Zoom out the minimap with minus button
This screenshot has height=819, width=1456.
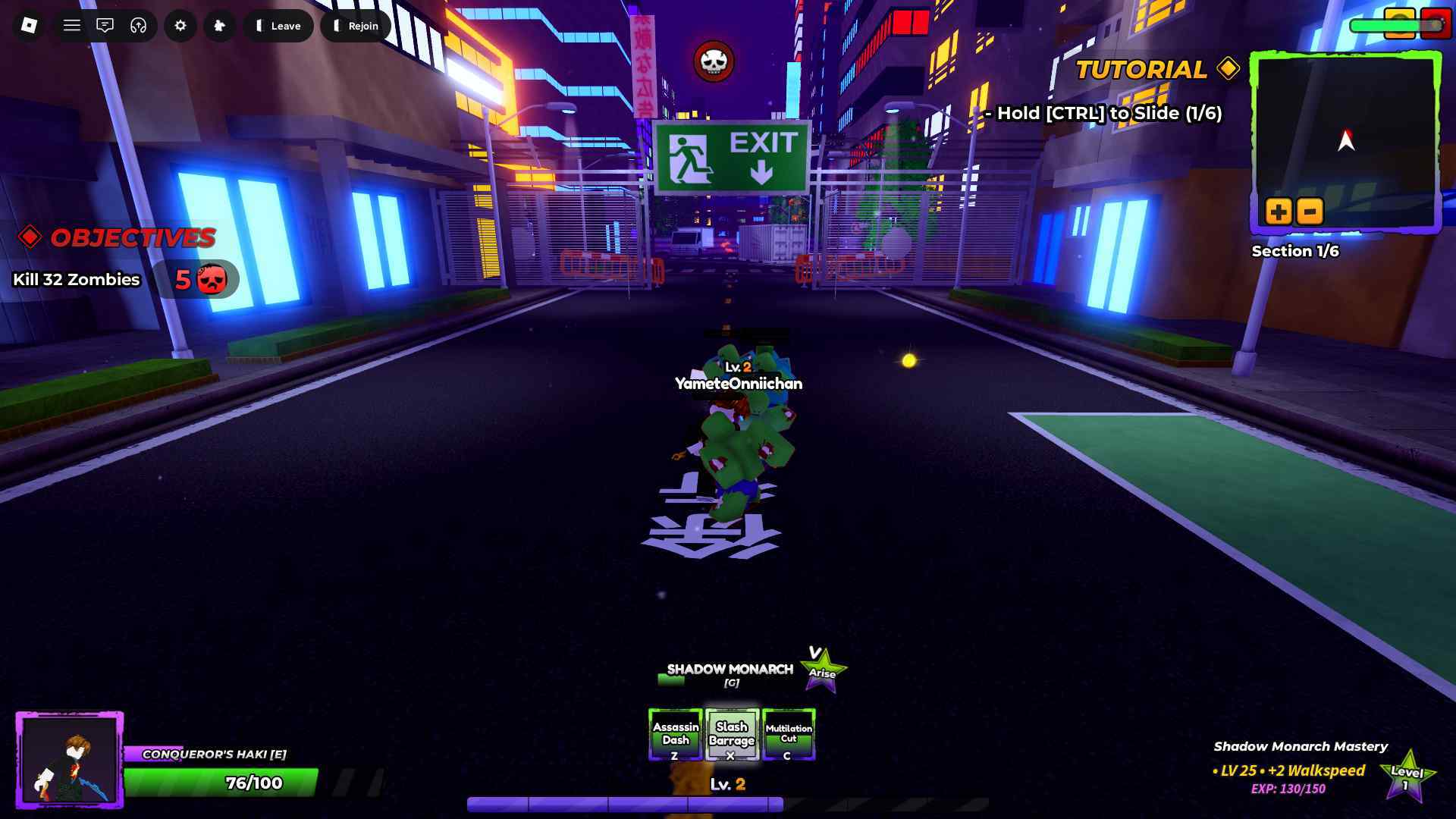click(1310, 211)
